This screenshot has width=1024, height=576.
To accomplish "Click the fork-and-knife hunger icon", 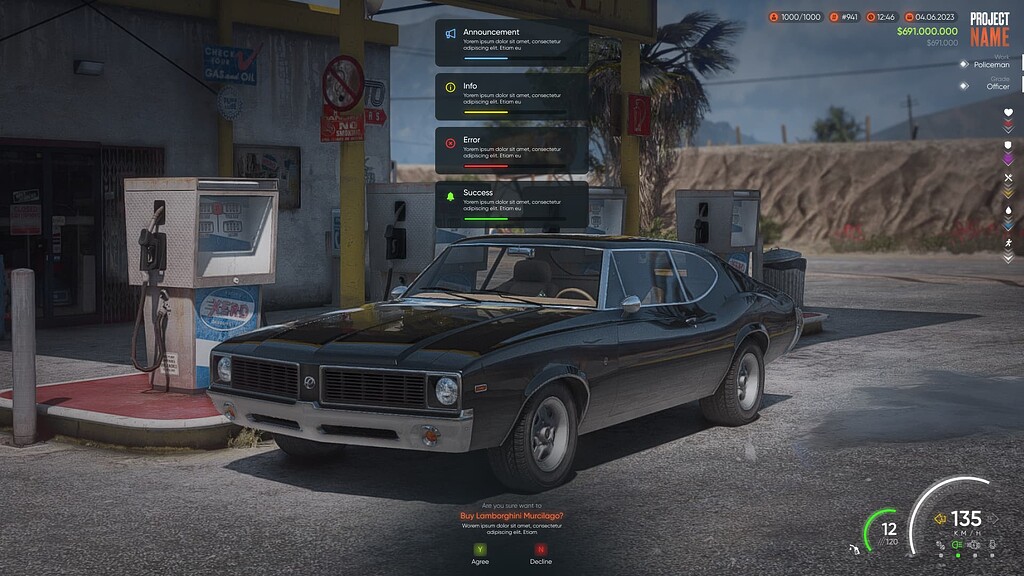I will point(1008,178).
